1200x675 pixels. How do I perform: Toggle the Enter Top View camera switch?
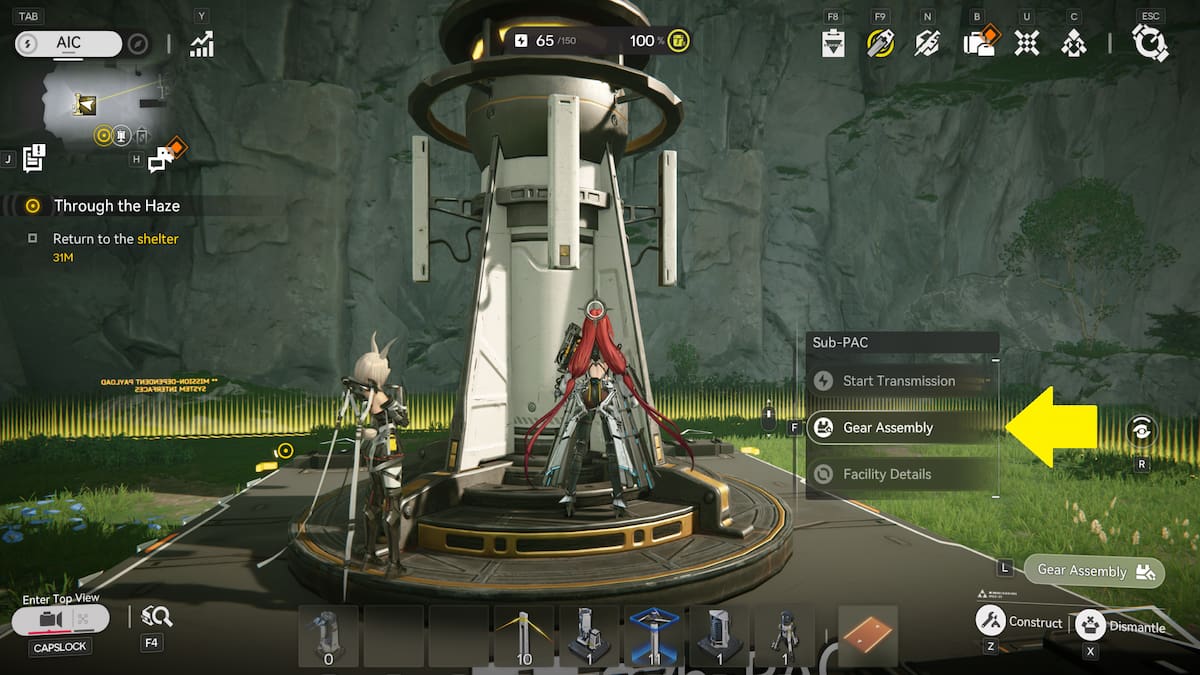(62, 620)
